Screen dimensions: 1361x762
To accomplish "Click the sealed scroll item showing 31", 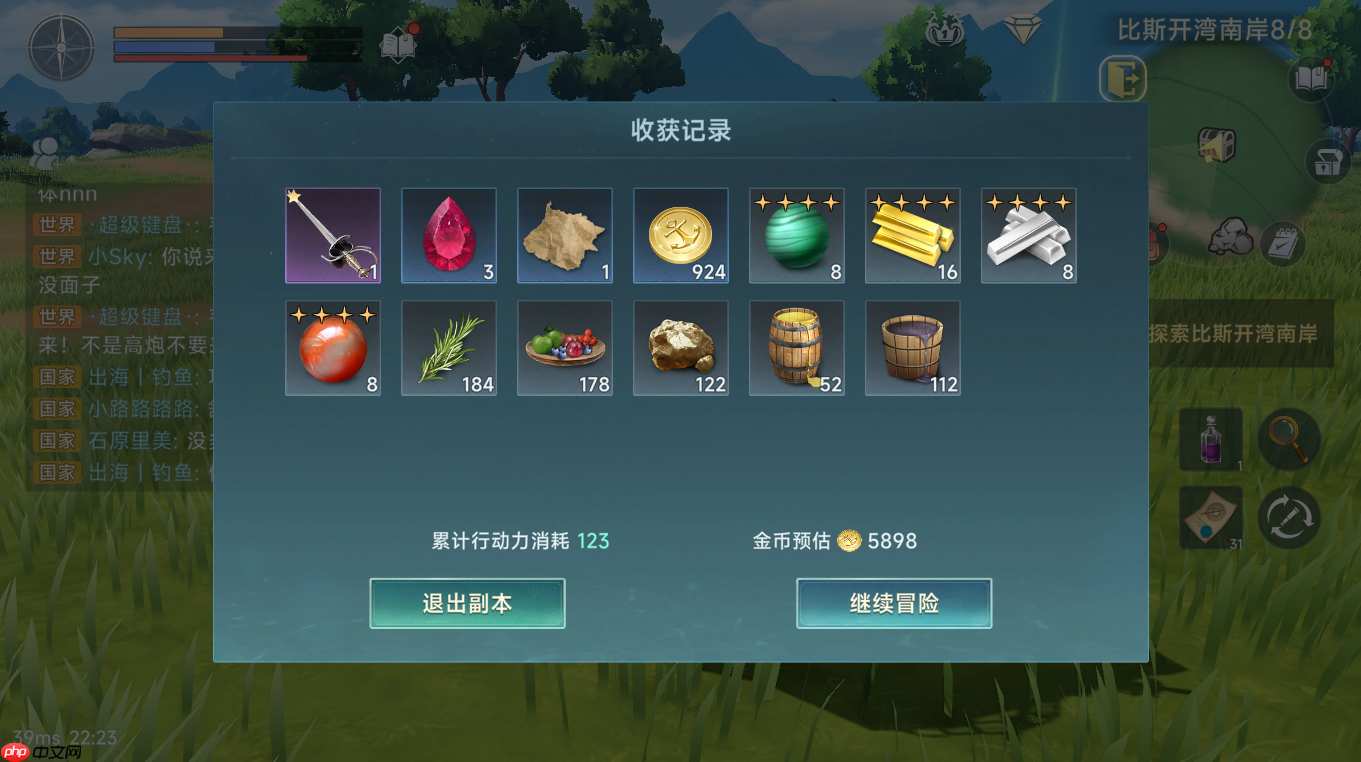I will pos(1212,518).
